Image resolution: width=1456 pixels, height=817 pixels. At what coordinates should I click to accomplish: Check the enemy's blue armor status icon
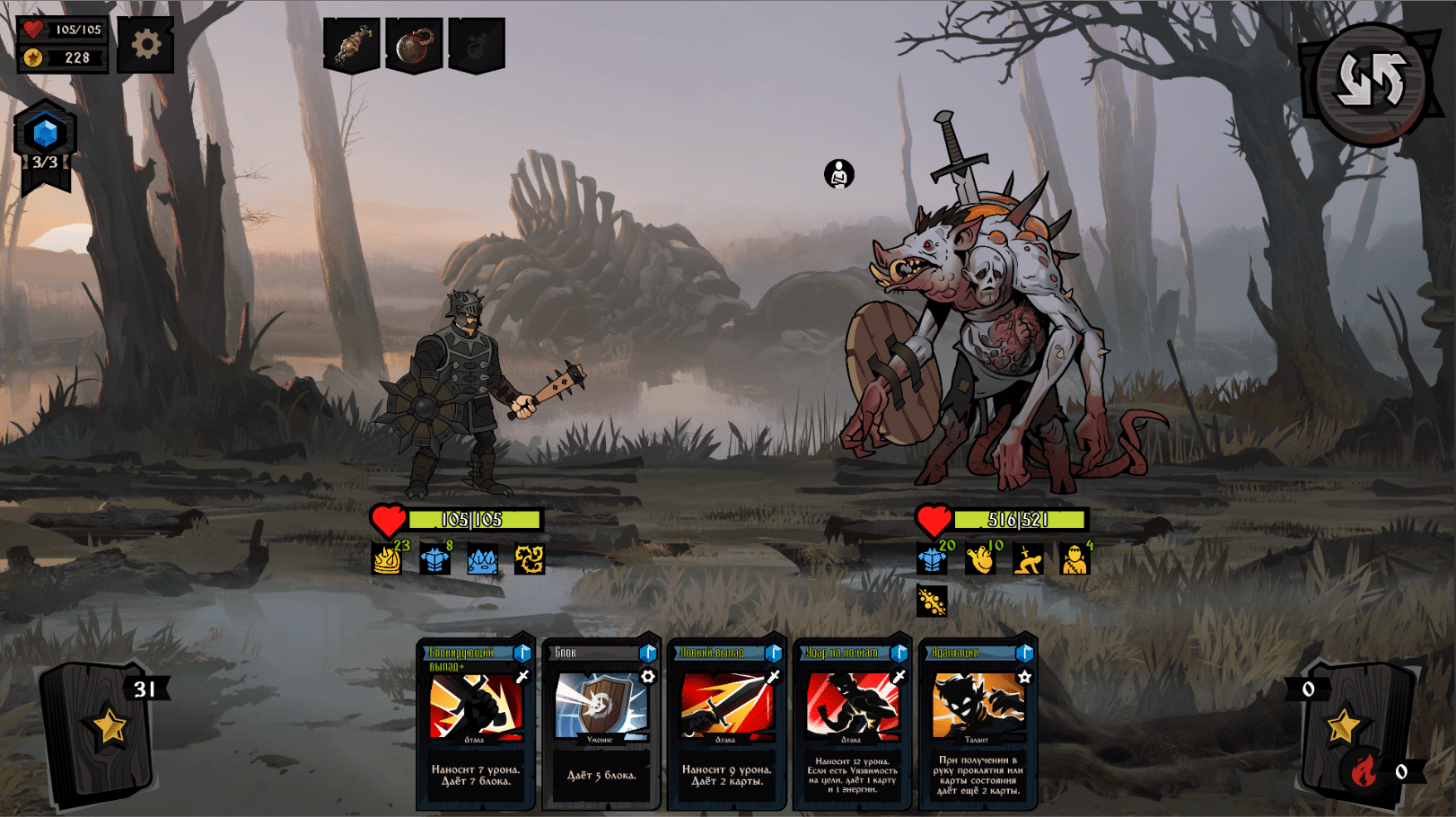932,558
